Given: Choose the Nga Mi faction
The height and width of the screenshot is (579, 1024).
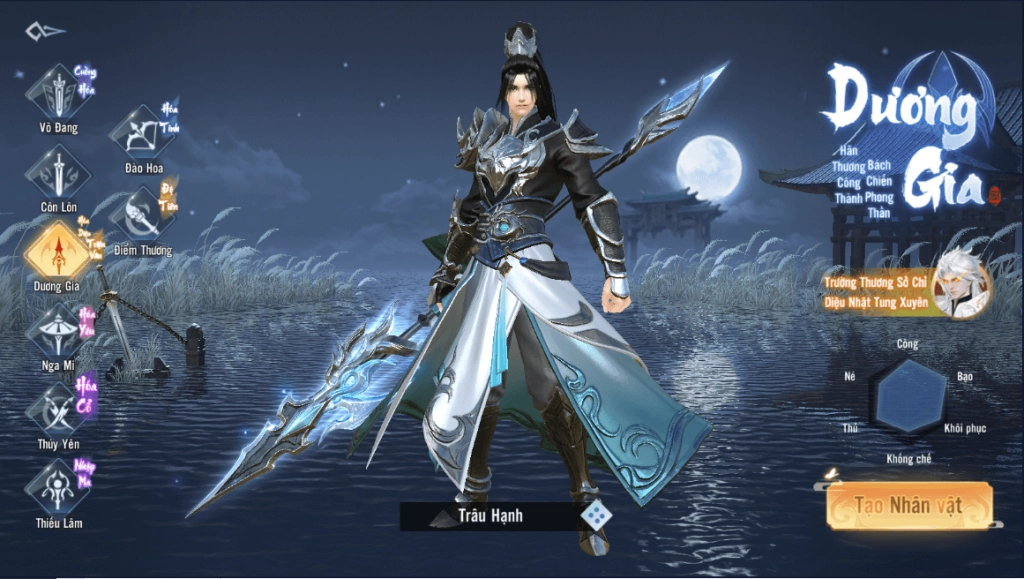Looking at the screenshot, I should point(58,330).
